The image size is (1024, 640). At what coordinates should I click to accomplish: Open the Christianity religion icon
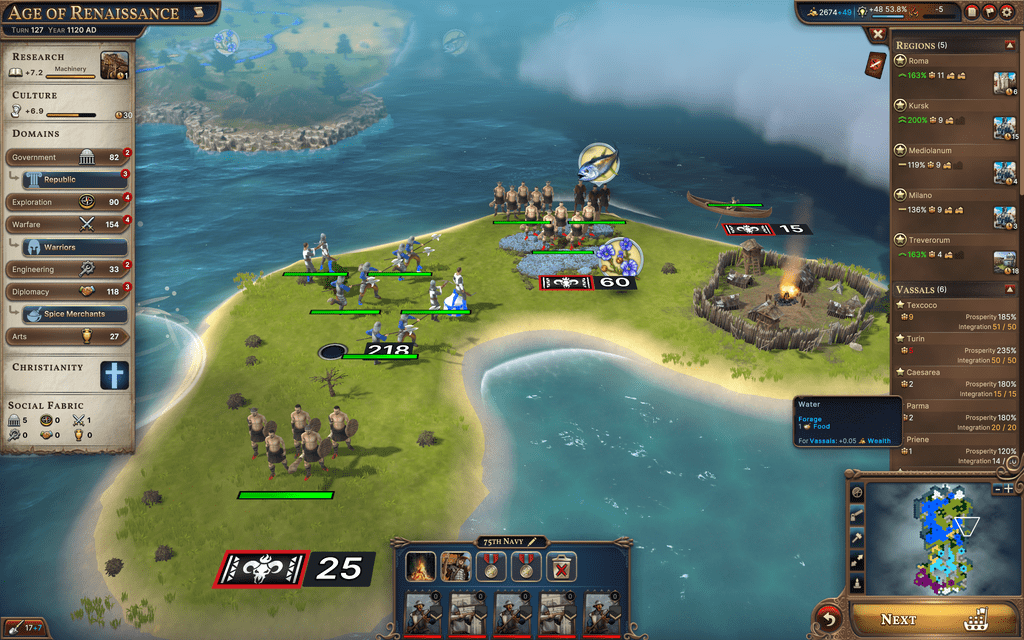pyautogui.click(x=114, y=375)
